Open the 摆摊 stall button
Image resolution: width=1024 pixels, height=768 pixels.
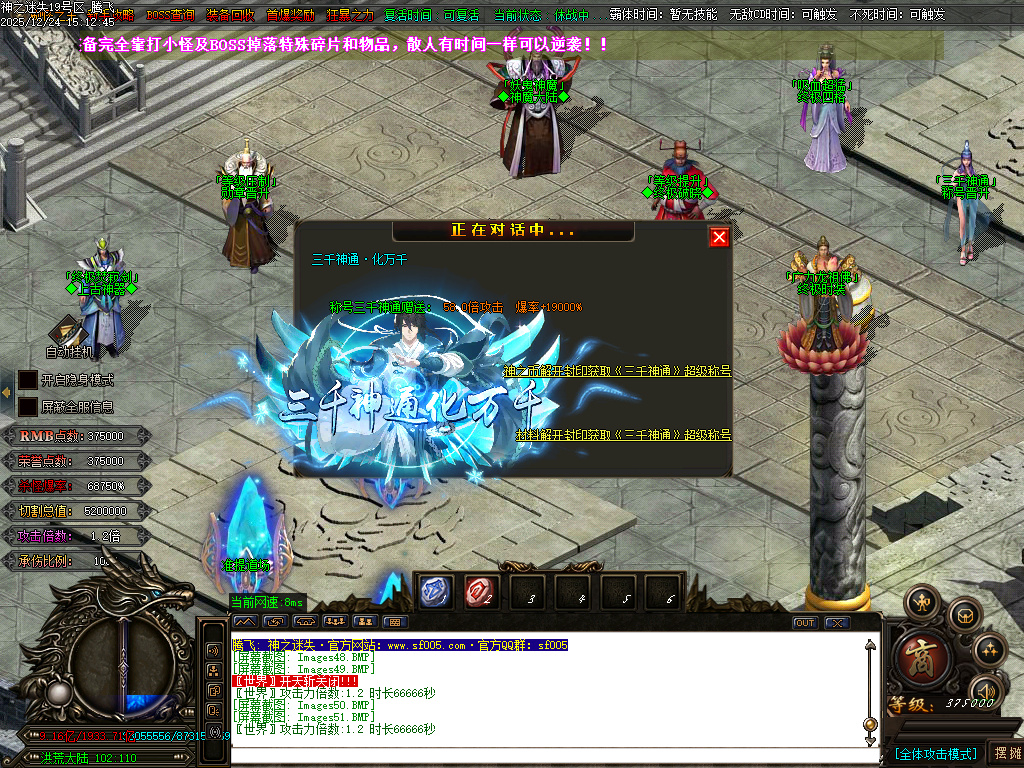1004,753
